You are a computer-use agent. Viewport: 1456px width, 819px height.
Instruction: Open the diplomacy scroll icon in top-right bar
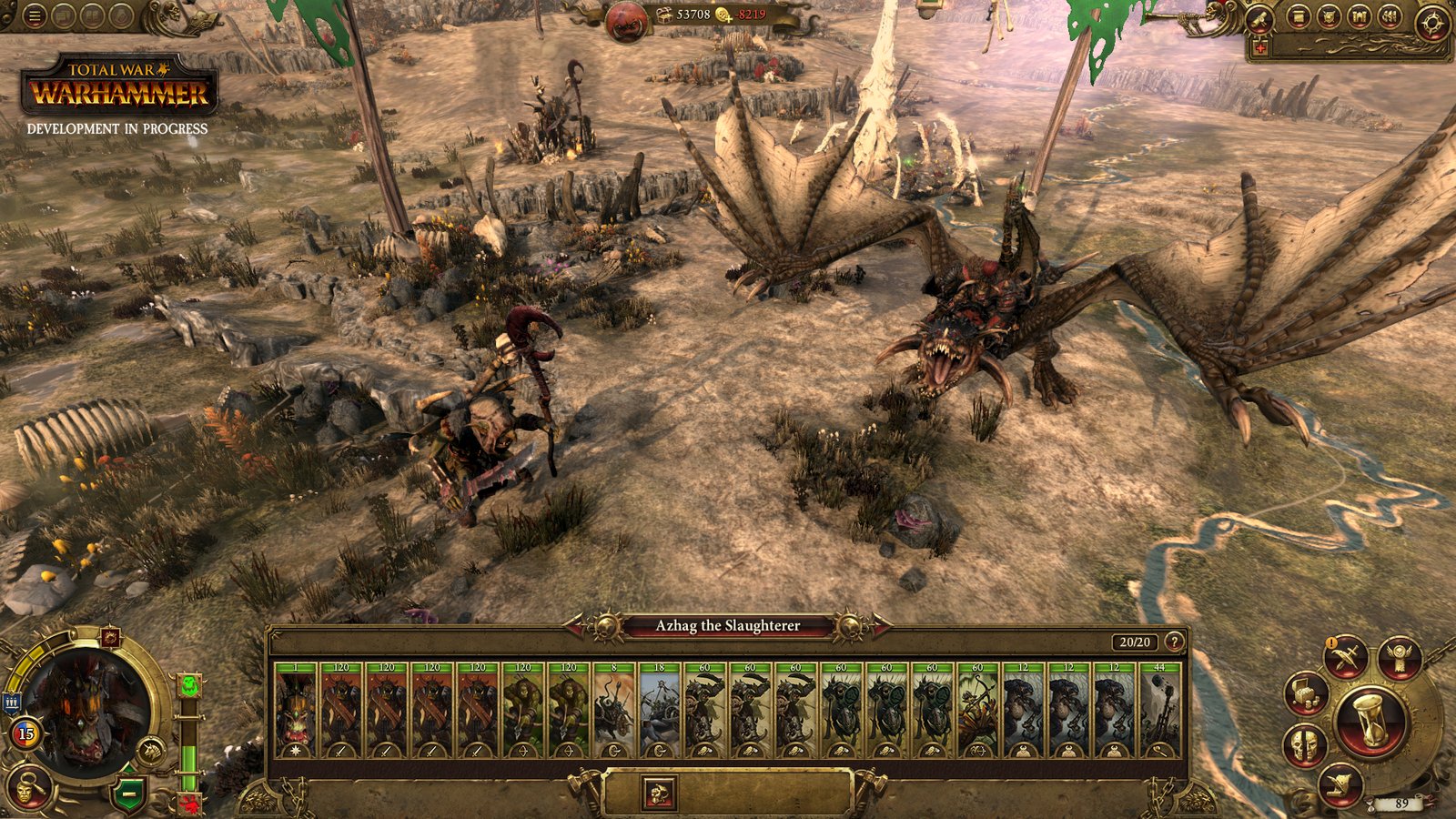pyautogui.click(x=1299, y=16)
